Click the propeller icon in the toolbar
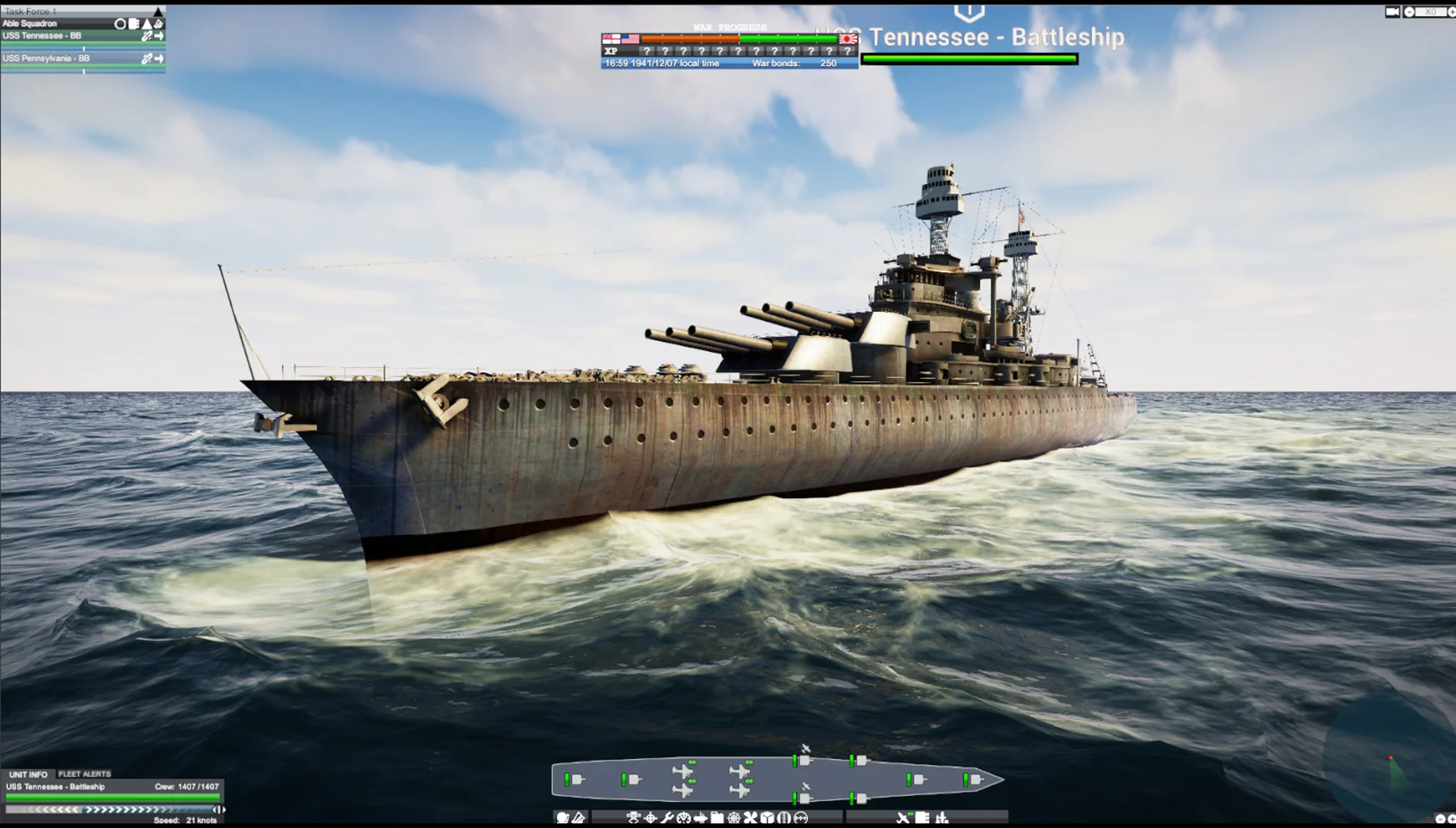Viewport: 1456px width, 828px height. 749,817
